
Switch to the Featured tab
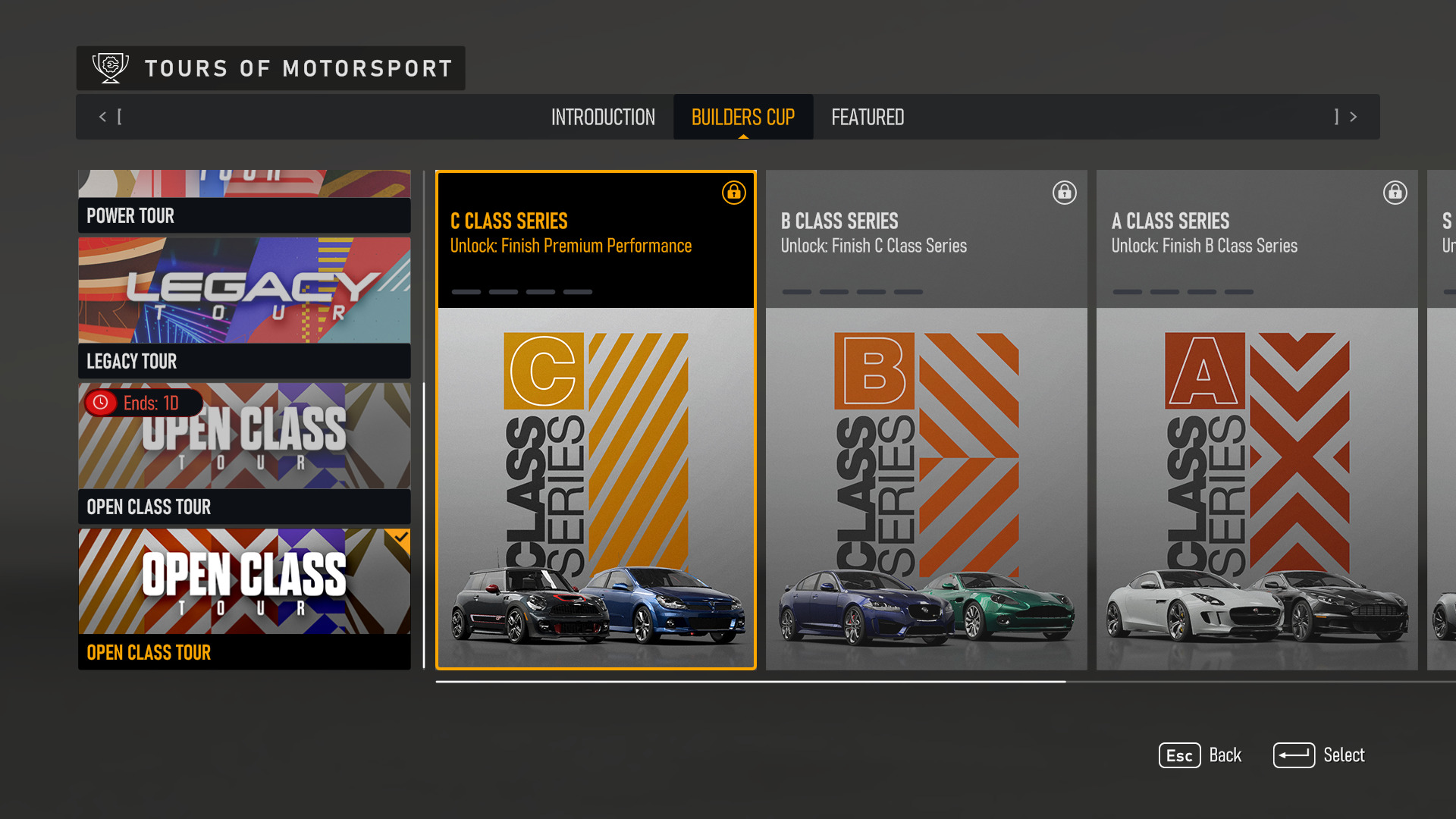pos(868,117)
